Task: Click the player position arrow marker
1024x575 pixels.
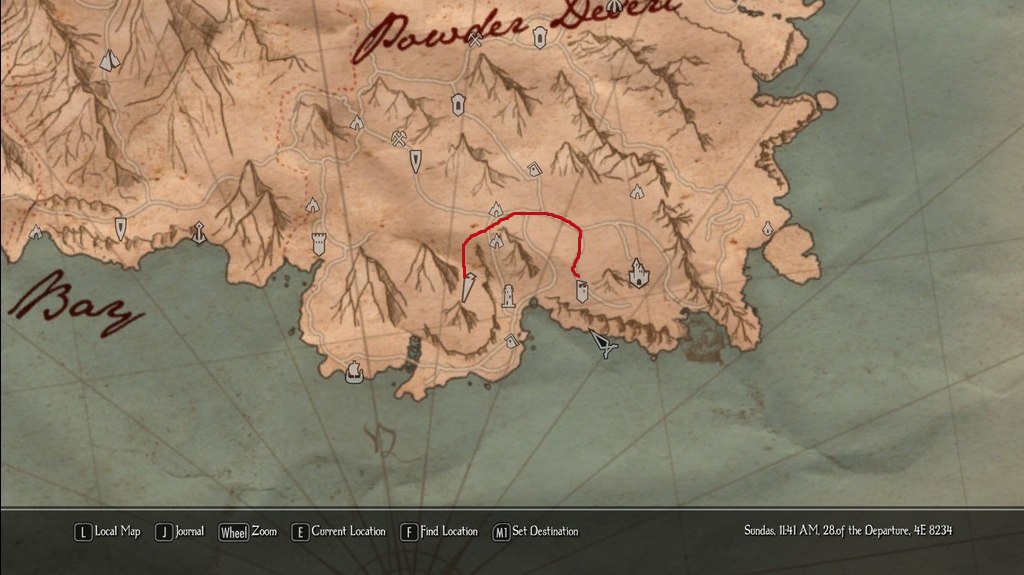Action: [x=603, y=345]
